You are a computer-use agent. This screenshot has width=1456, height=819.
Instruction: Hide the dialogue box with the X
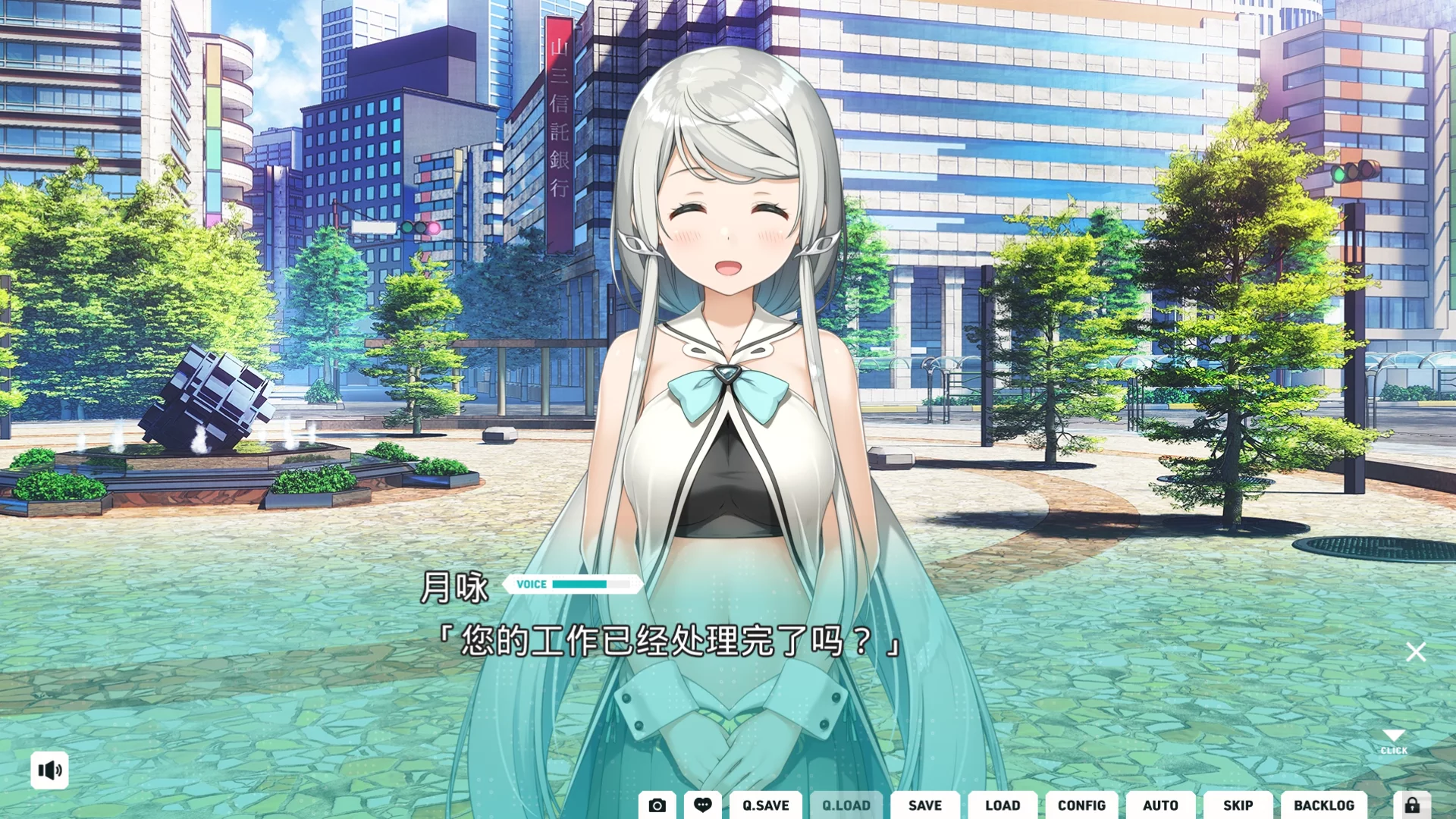click(x=1415, y=651)
